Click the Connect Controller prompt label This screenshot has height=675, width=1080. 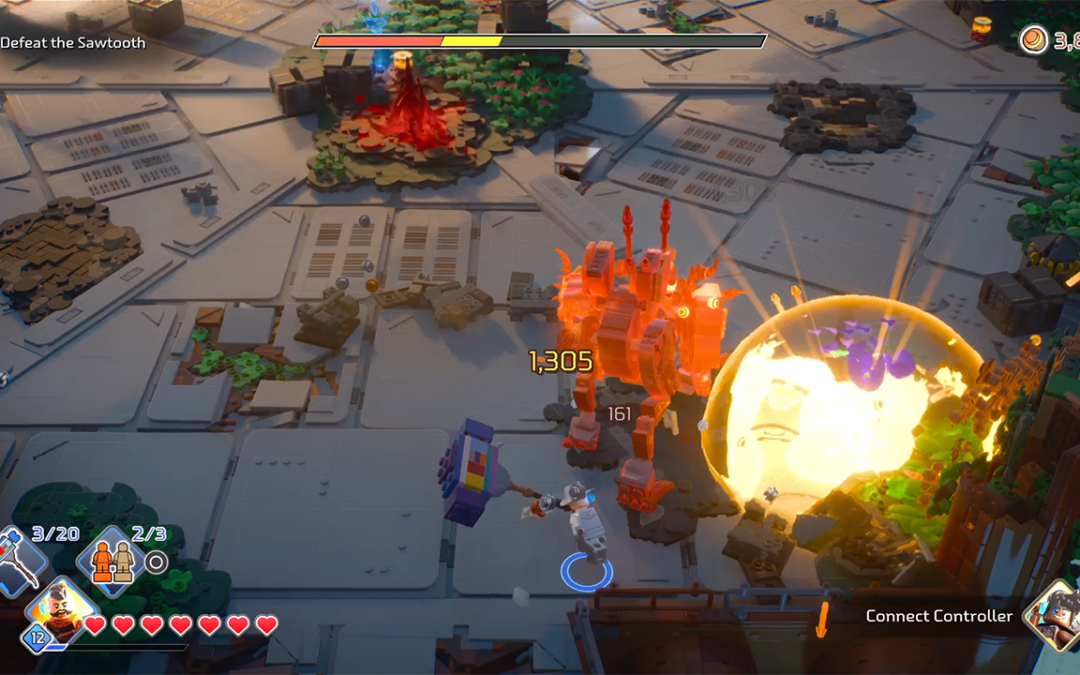[939, 616]
